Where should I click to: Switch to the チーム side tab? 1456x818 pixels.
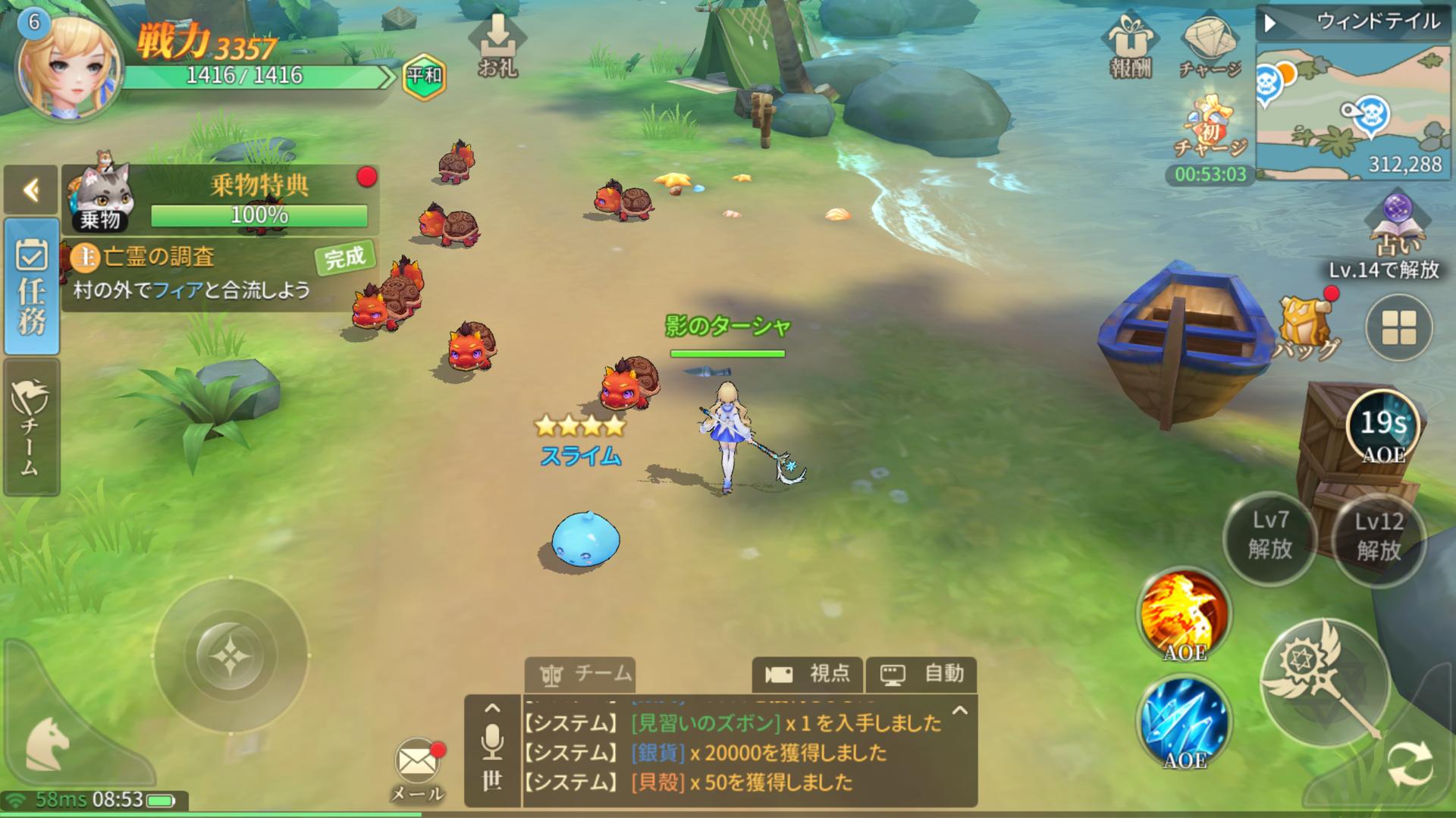(x=31, y=428)
